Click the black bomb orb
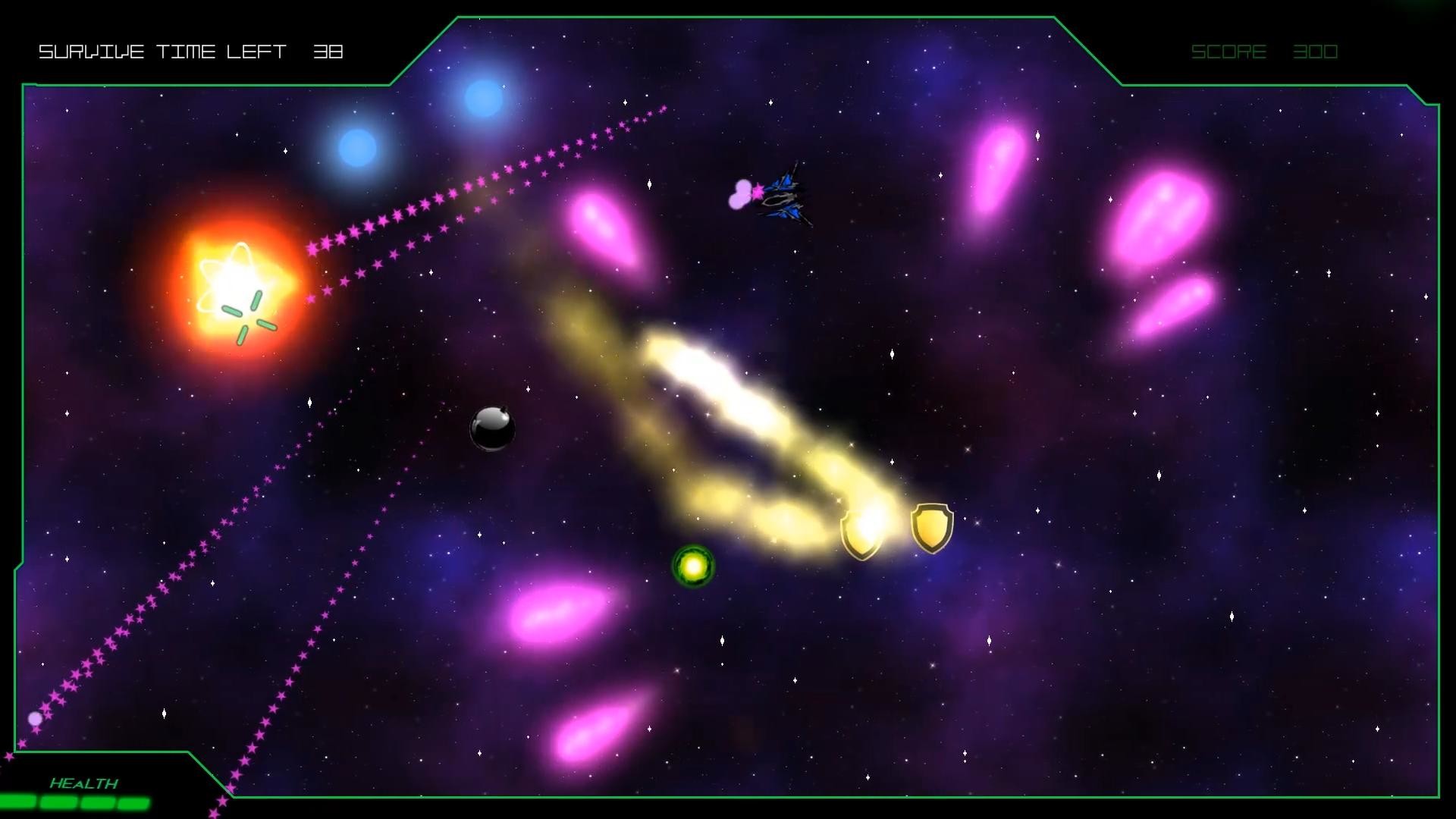This screenshot has width=1456, height=819. pos(494,430)
